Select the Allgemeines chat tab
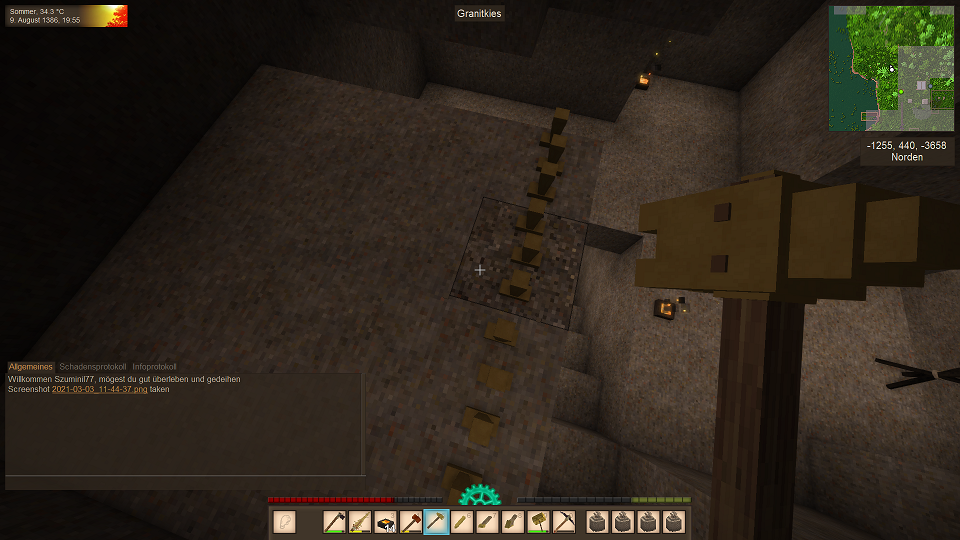 tap(31, 367)
